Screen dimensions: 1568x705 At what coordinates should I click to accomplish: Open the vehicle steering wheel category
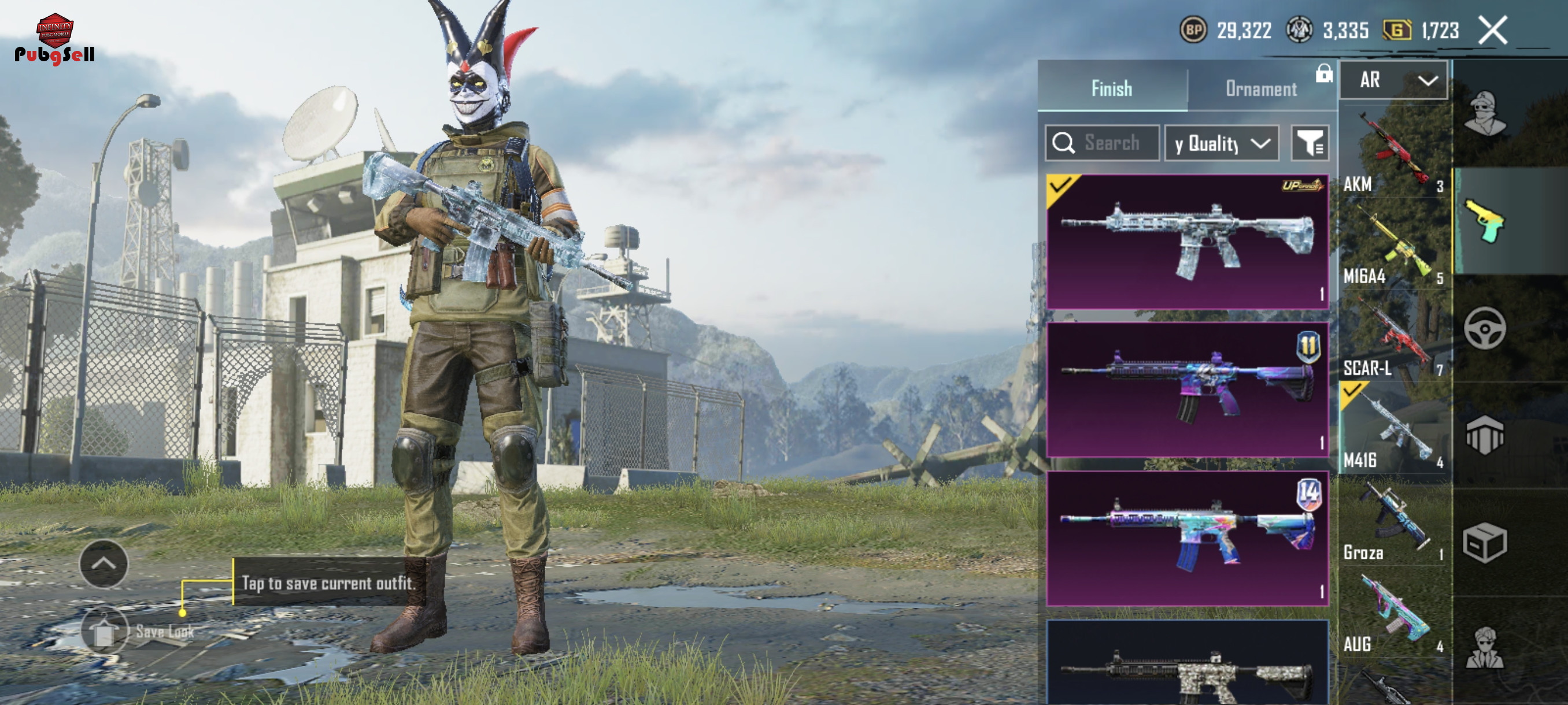[x=1485, y=328]
